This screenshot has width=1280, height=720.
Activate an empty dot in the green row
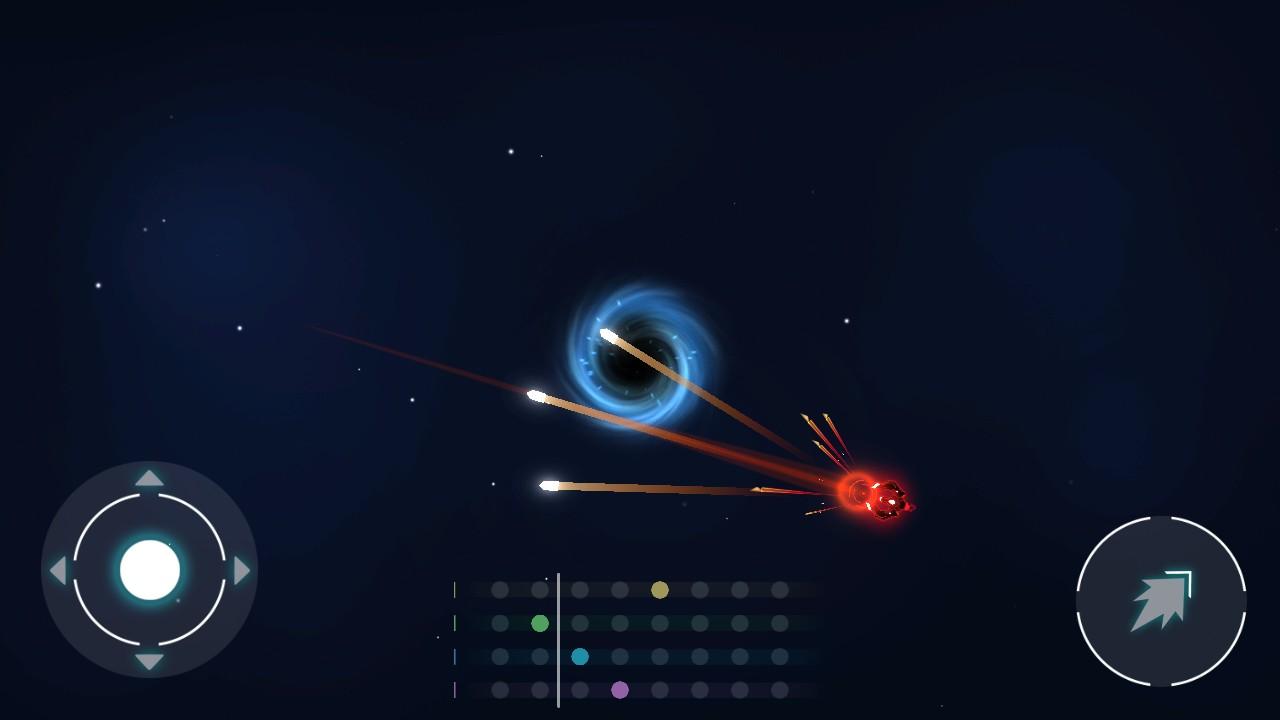499,624
